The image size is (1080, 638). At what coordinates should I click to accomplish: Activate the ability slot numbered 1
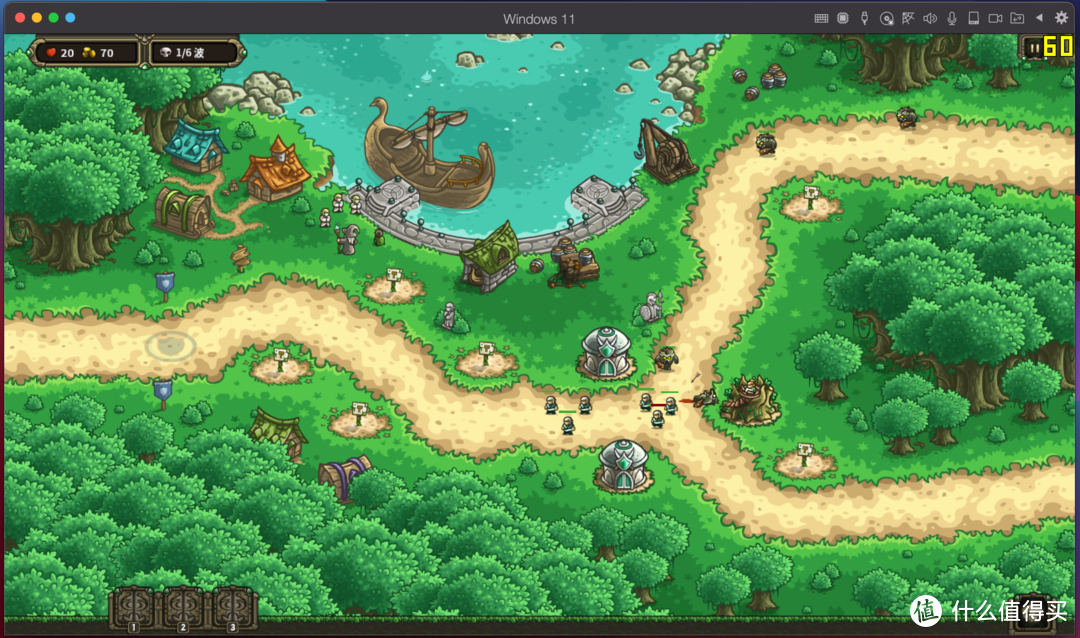(x=133, y=606)
